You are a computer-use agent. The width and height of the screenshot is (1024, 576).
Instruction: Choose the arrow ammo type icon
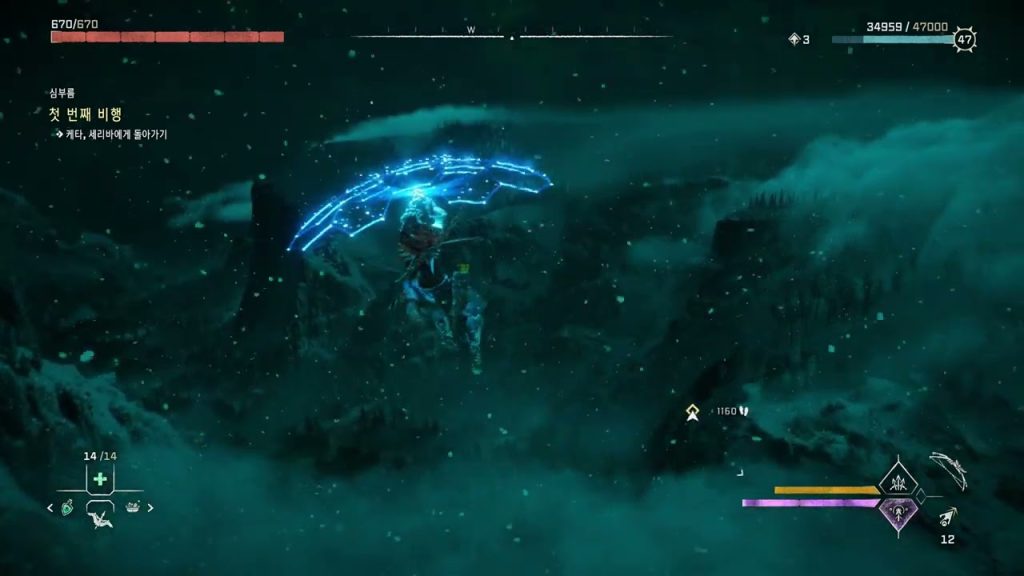(947, 517)
